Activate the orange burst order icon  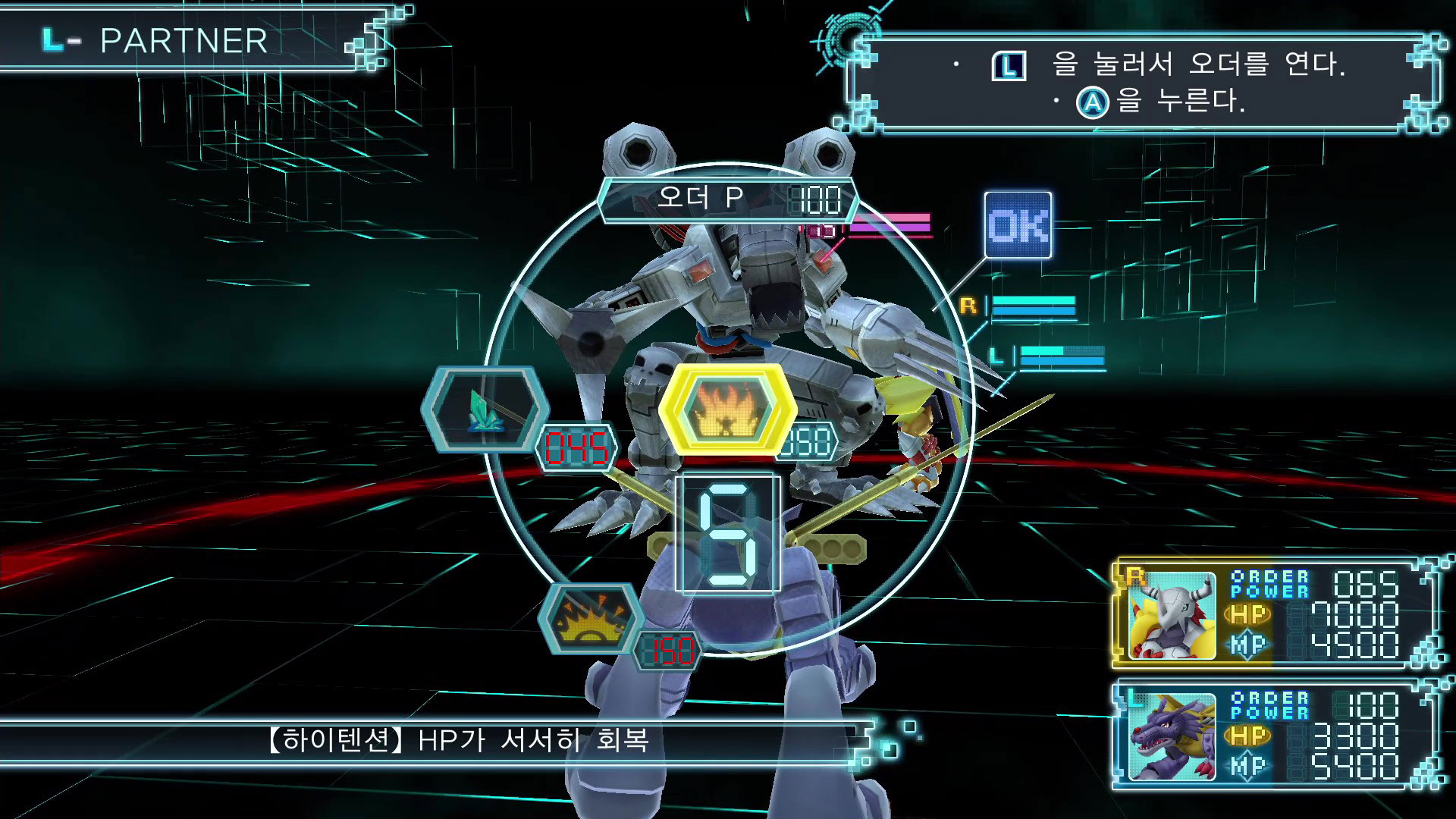[591, 618]
